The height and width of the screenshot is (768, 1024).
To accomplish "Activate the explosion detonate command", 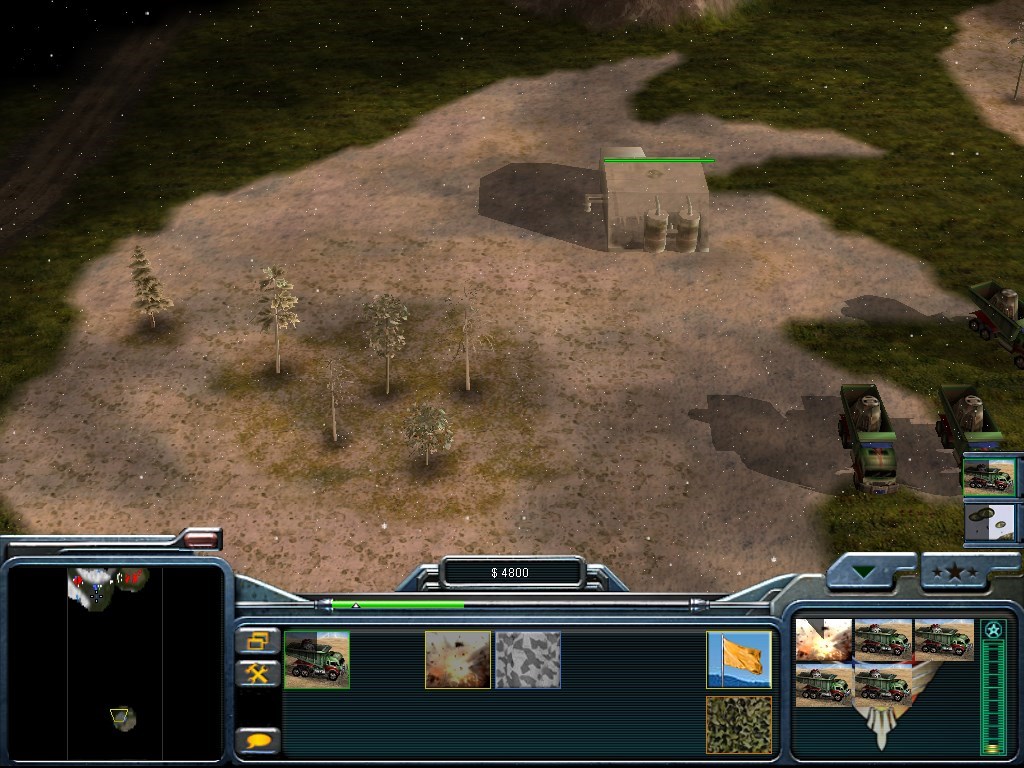I will (458, 660).
